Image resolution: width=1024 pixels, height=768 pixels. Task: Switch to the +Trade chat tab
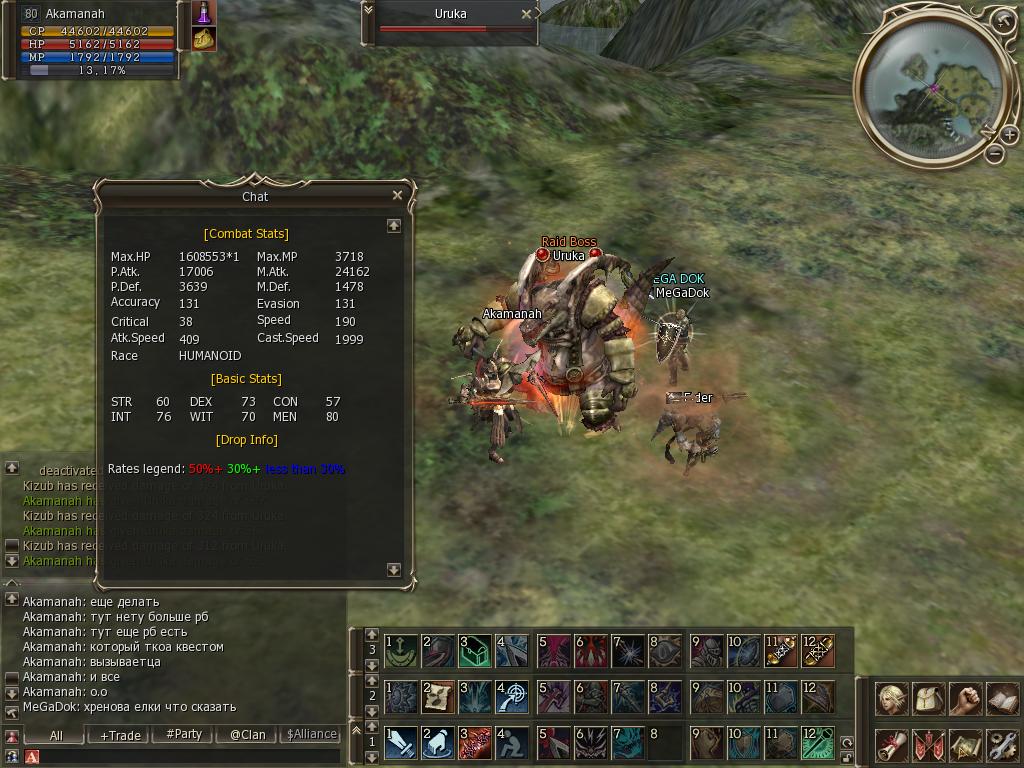pos(120,735)
